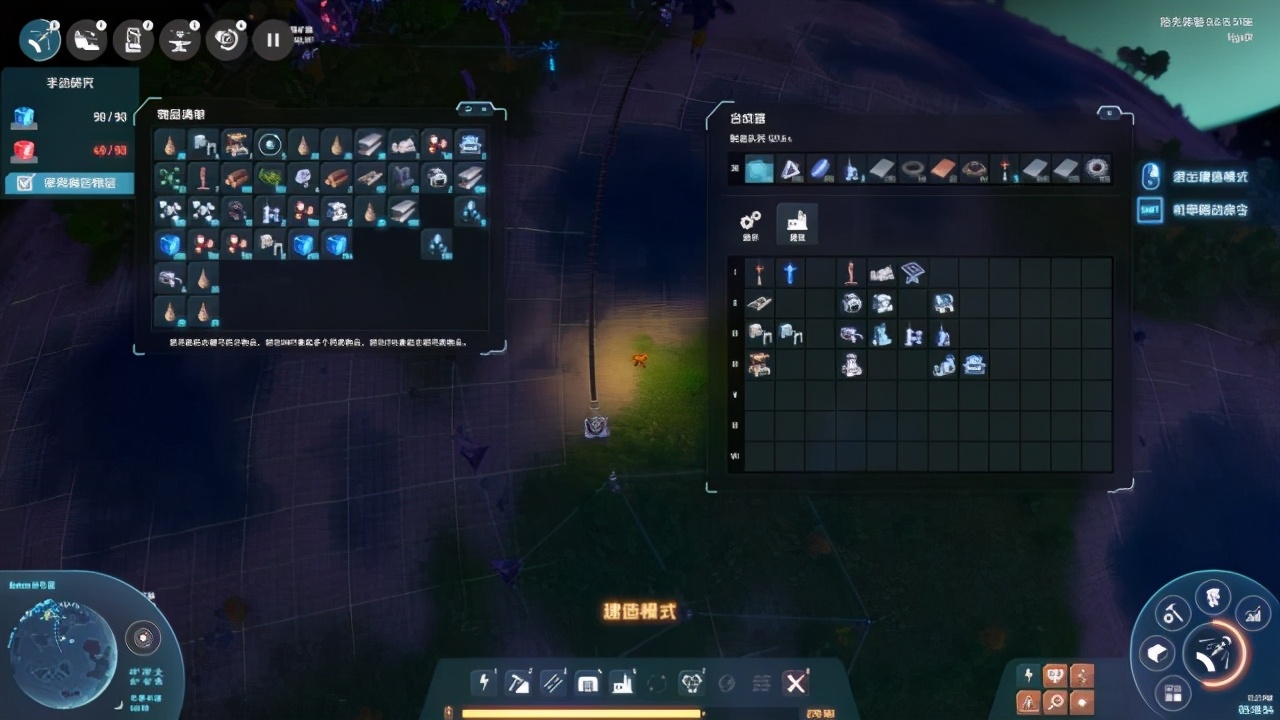Uncheck the checkbox in the left resource panel
Screen dimensions: 1280x720
tap(23, 182)
